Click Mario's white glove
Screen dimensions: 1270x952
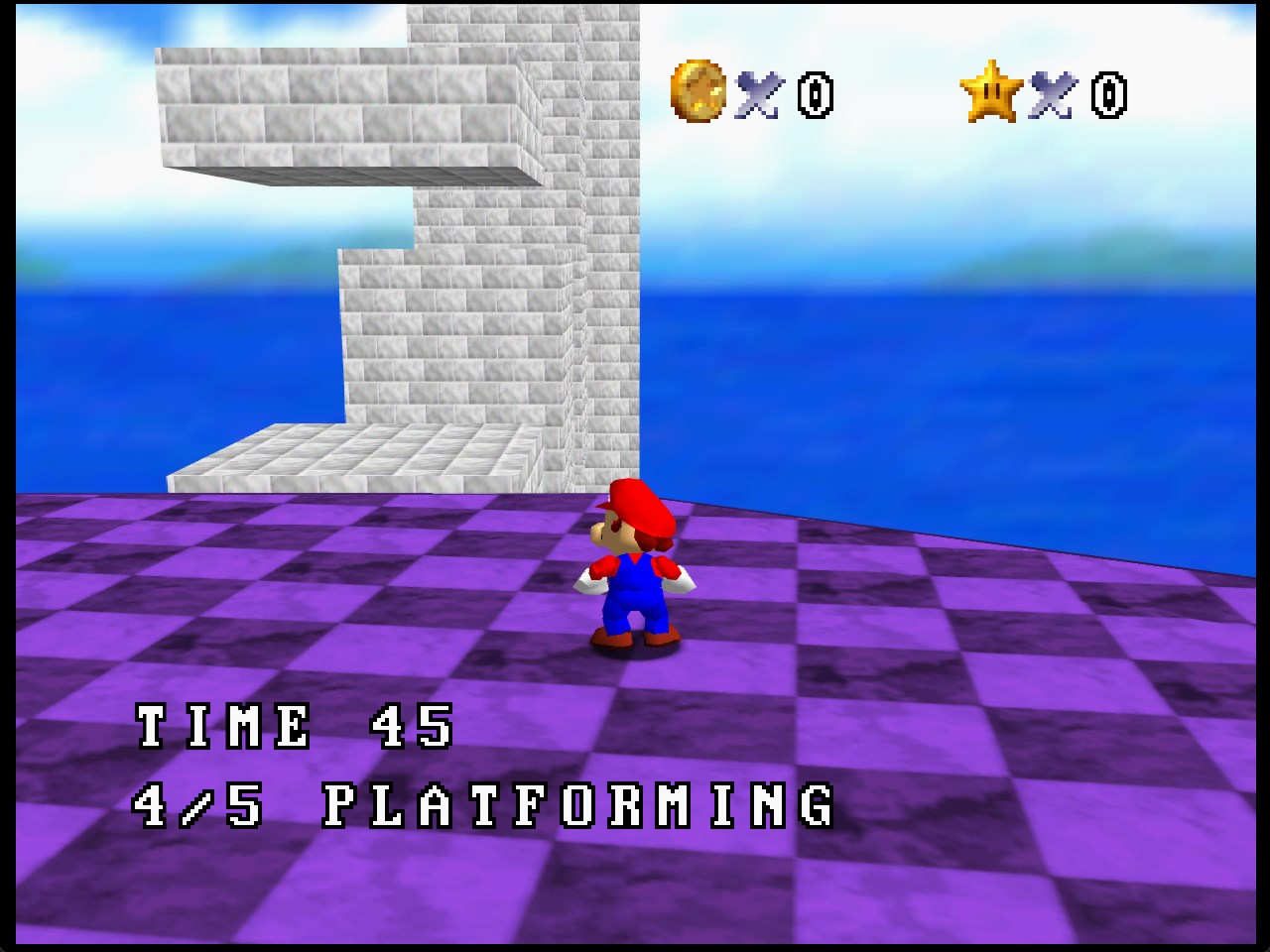[x=683, y=583]
